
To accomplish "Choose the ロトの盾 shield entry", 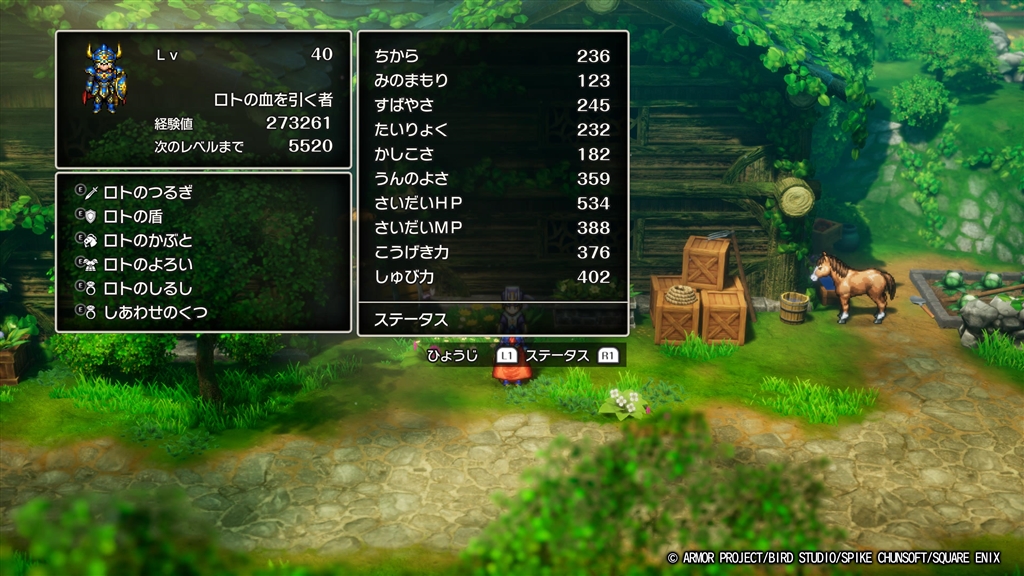I will pos(134,216).
